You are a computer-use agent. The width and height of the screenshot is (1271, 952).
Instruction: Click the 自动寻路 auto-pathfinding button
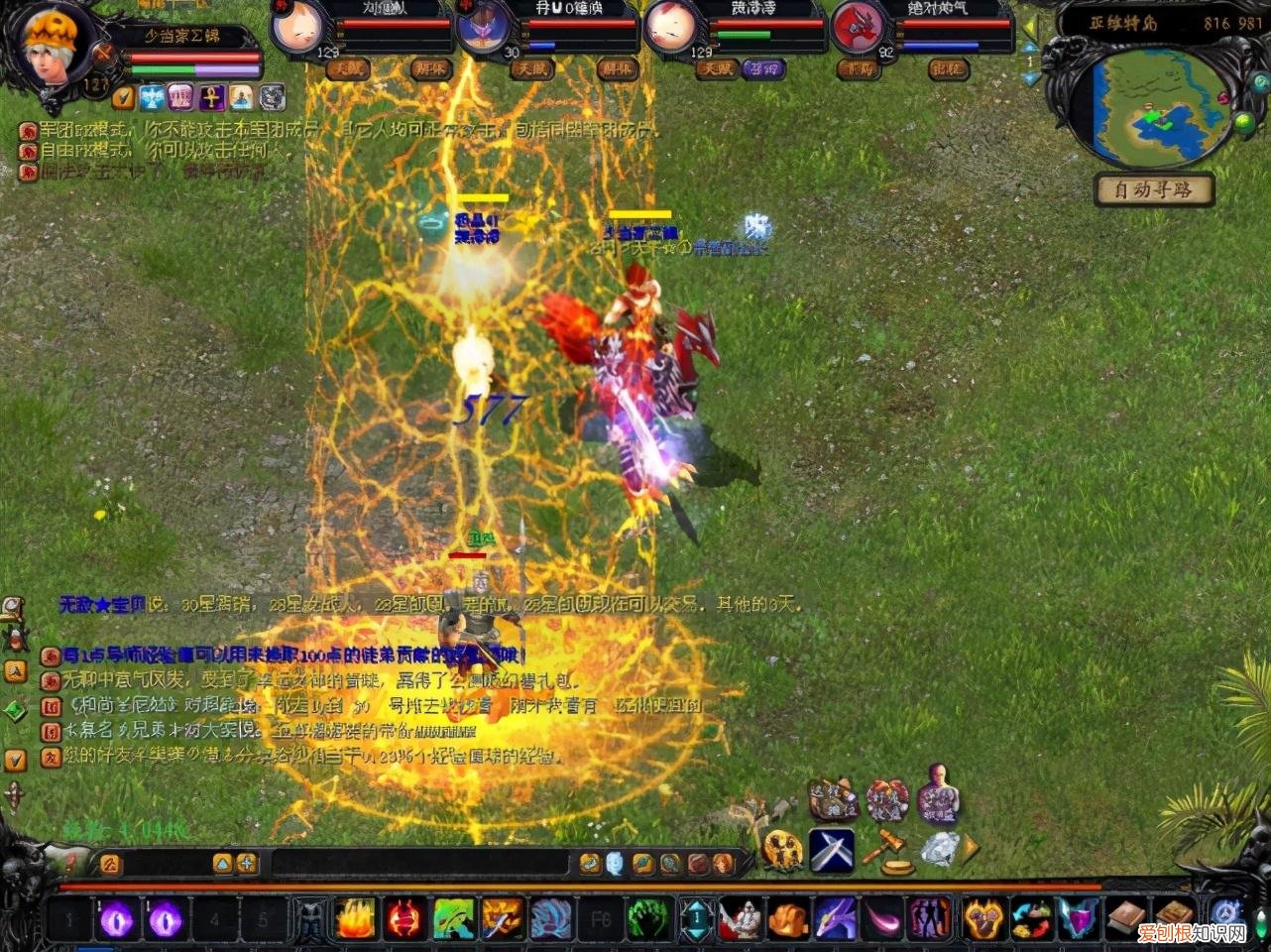click(x=1155, y=189)
